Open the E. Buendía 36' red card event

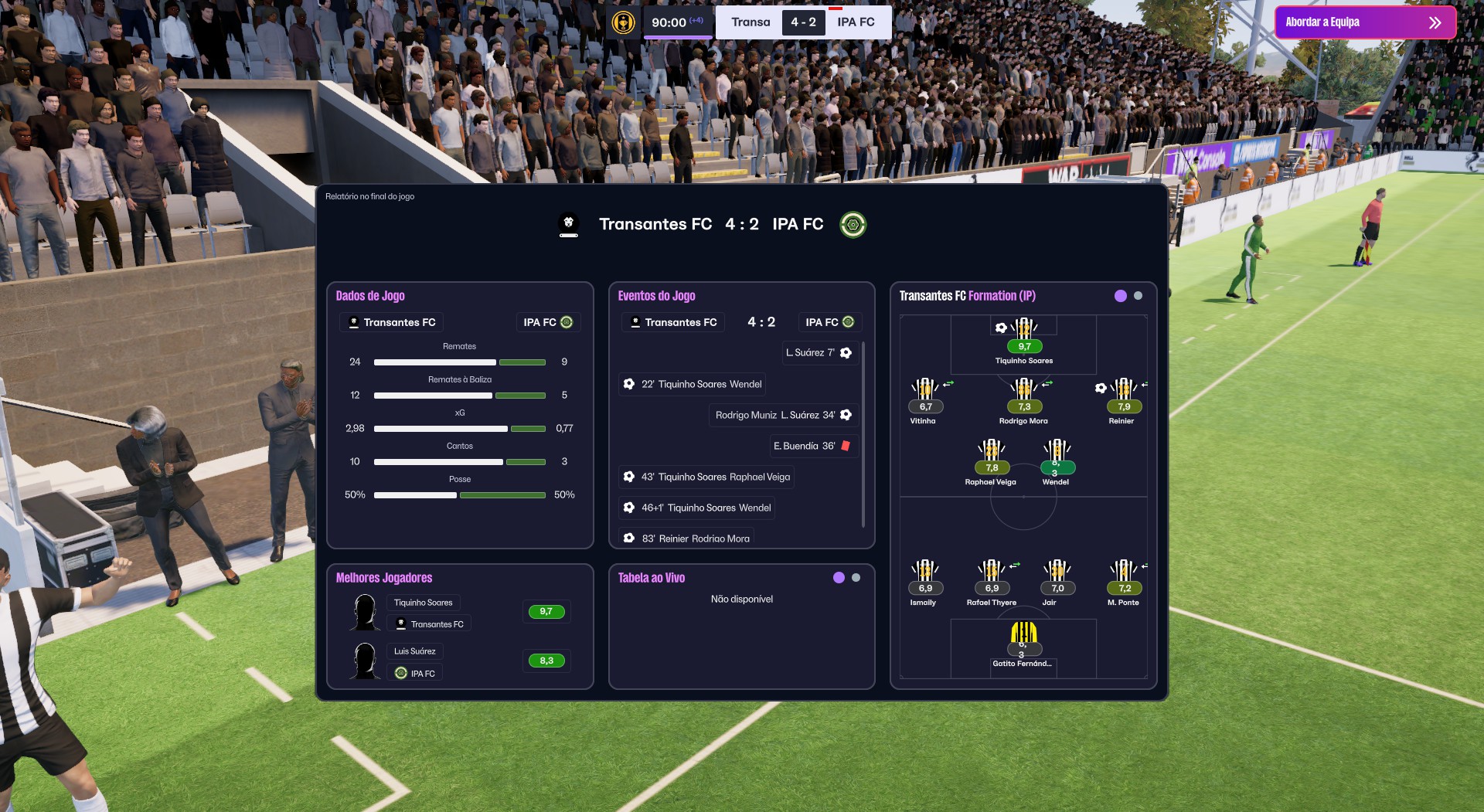click(x=812, y=446)
